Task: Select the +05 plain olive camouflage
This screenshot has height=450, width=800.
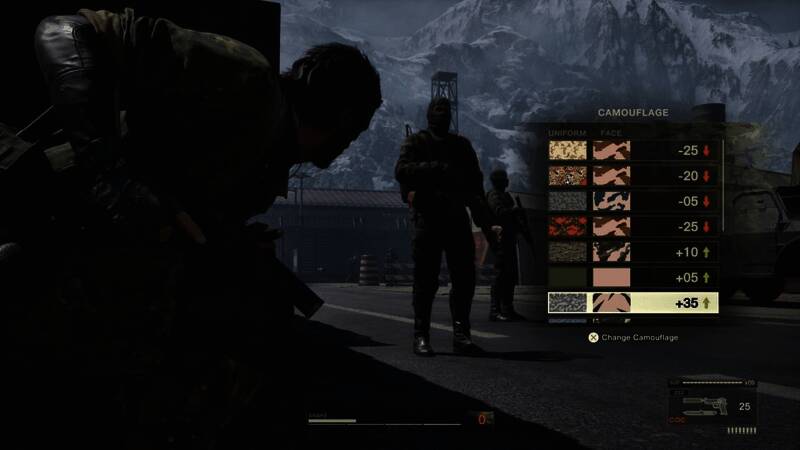Action: tap(633, 277)
